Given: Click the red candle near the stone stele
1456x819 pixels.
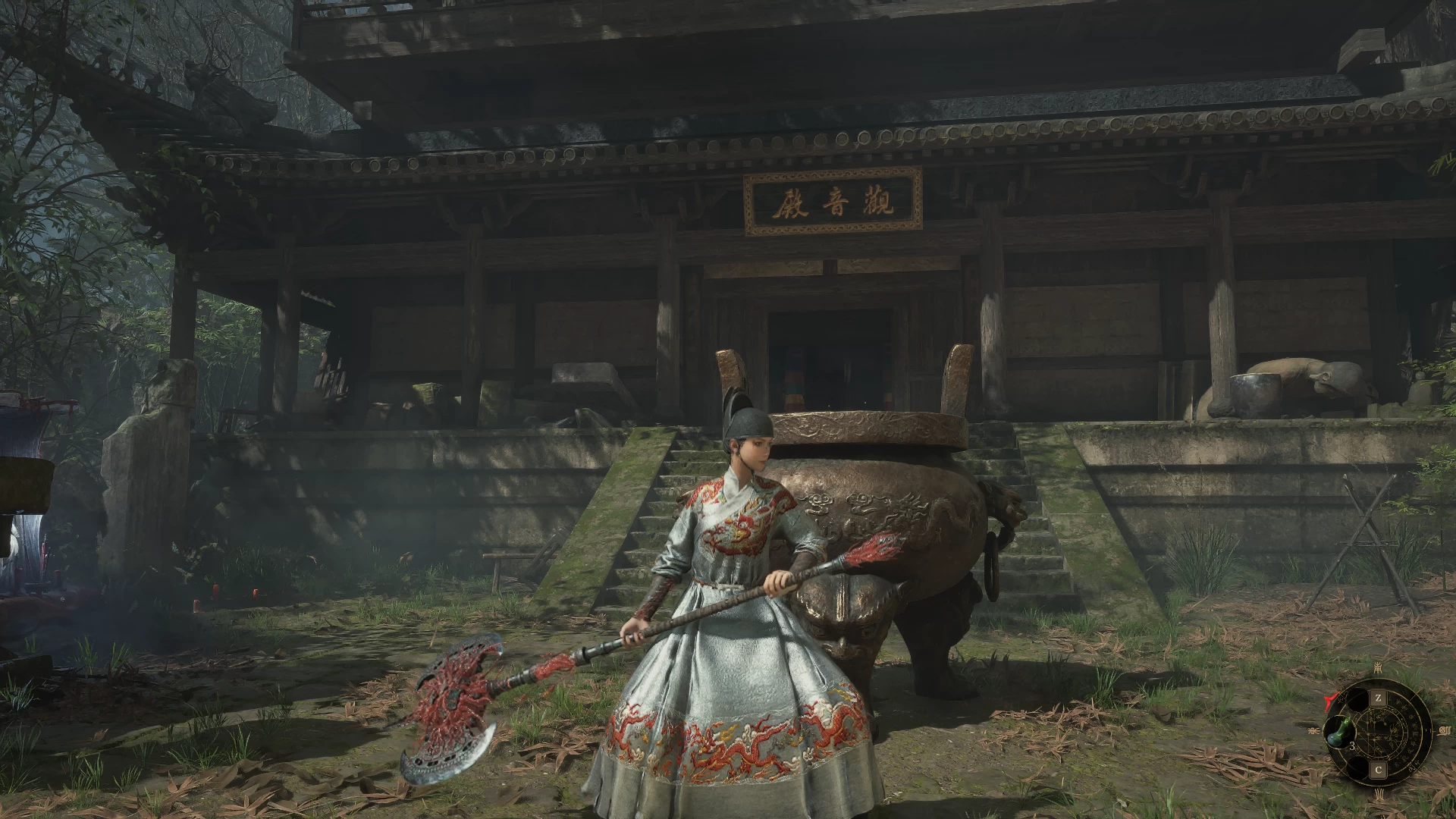Looking at the screenshot, I should (x=215, y=591).
